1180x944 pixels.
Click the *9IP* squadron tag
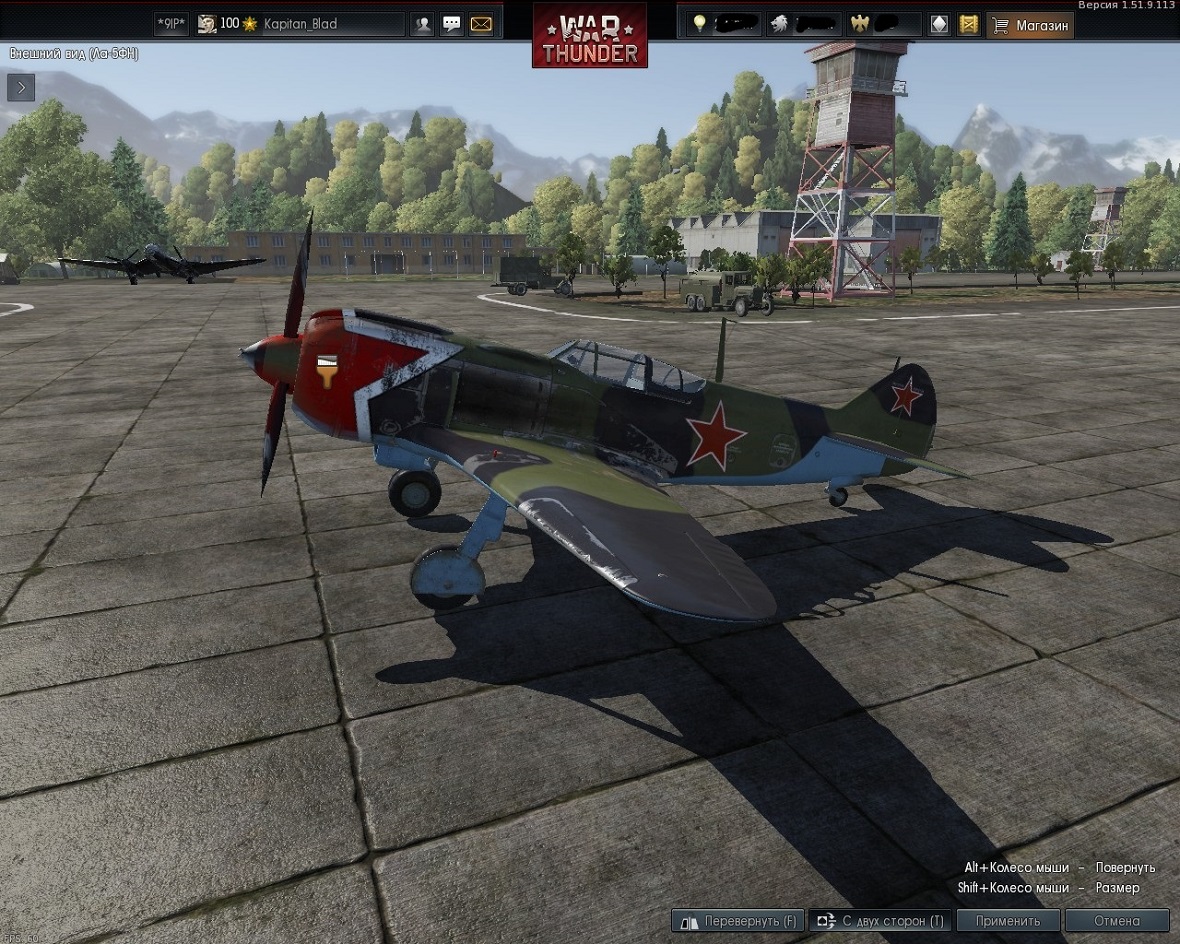(172, 24)
